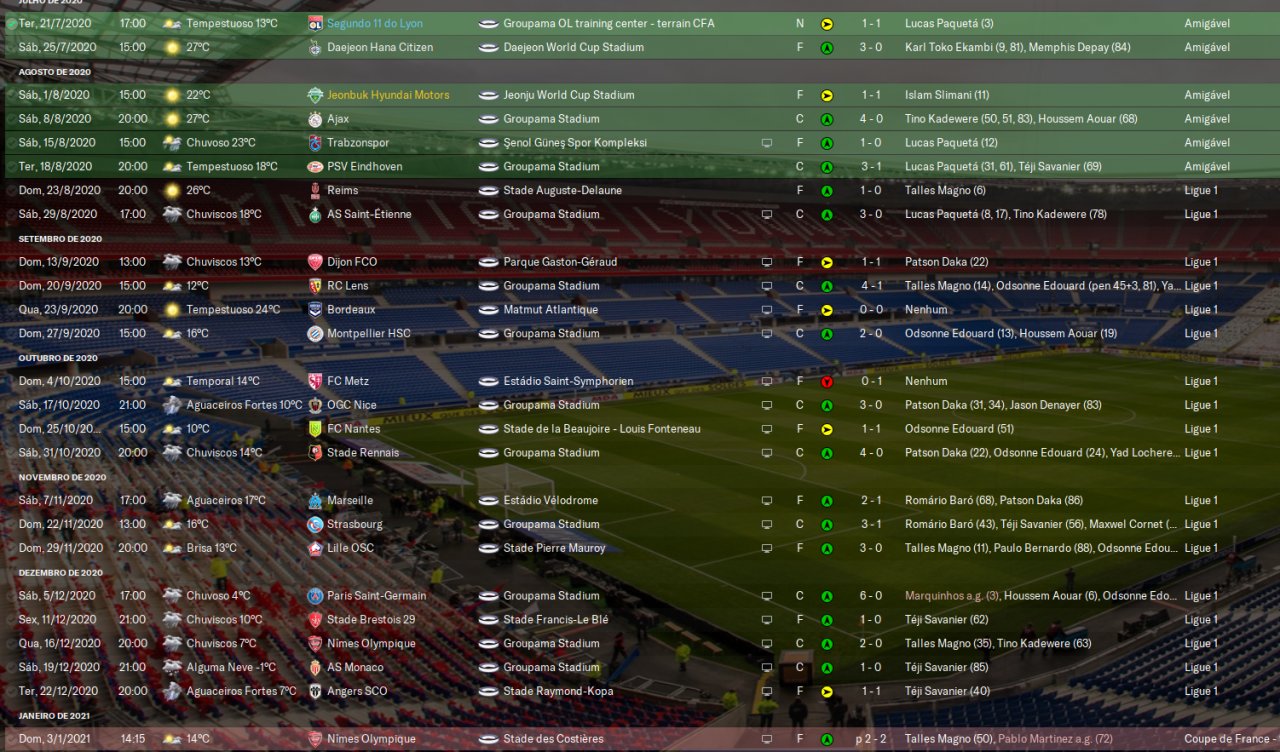Click the Lille OSC opponent name
Image resolution: width=1280 pixels, height=752 pixels.
(350, 548)
